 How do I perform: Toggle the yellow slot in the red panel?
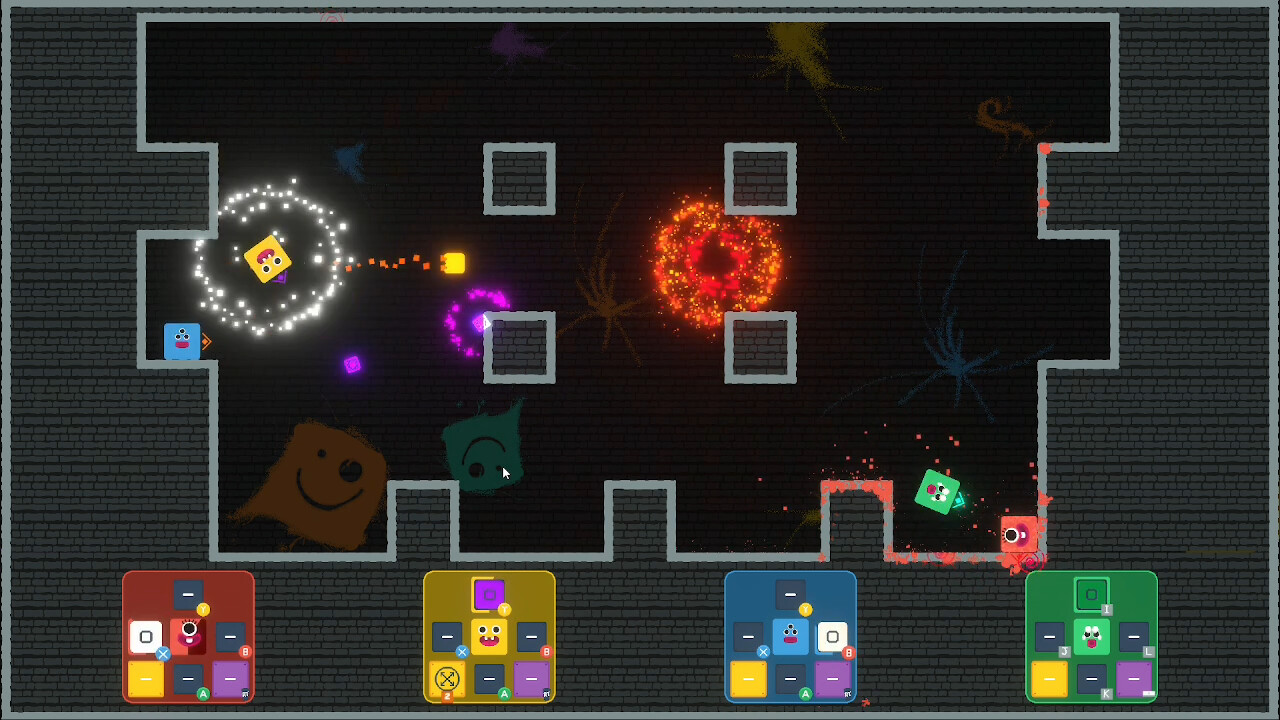coord(146,679)
